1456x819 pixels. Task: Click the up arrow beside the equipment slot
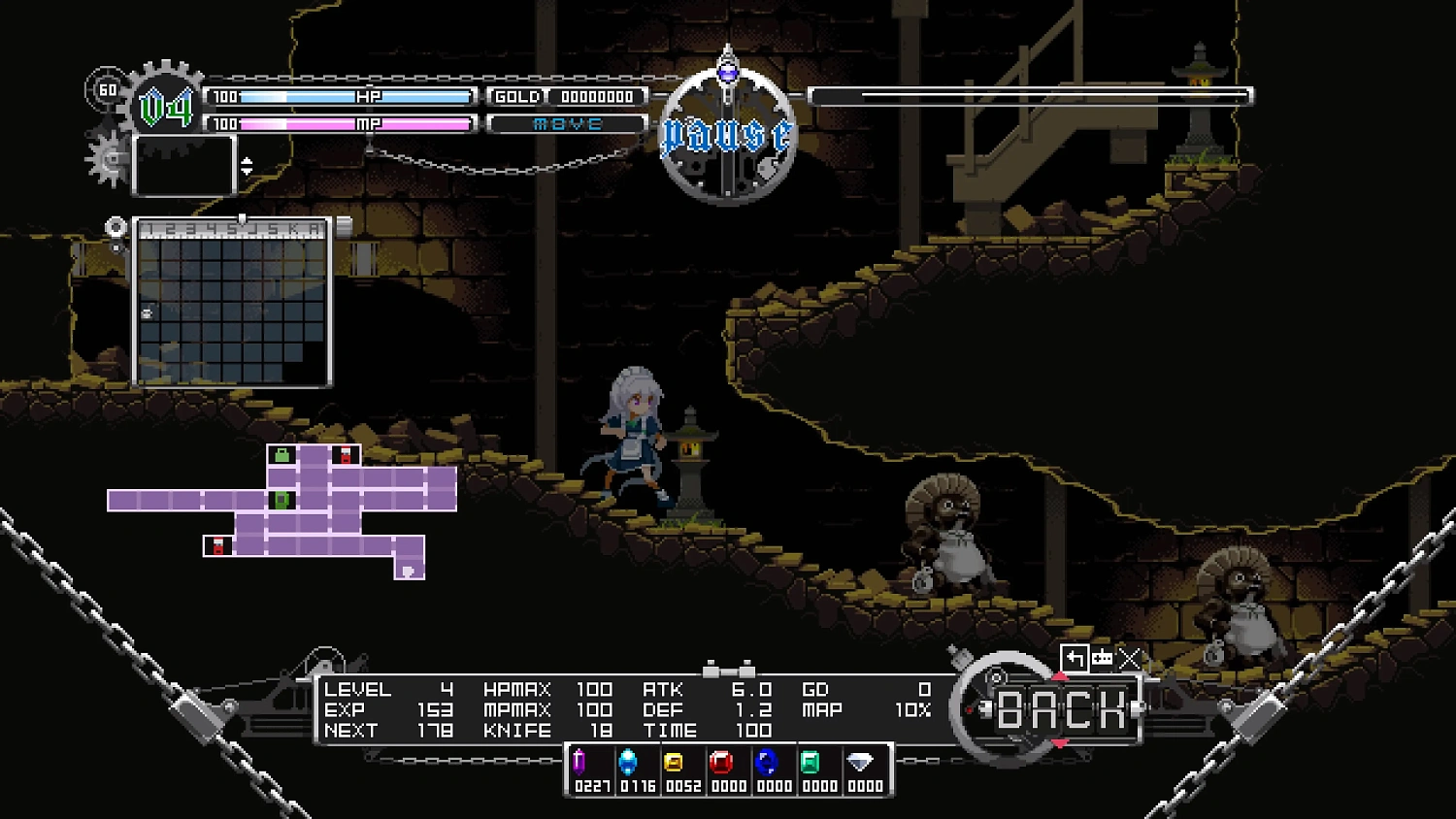(248, 161)
